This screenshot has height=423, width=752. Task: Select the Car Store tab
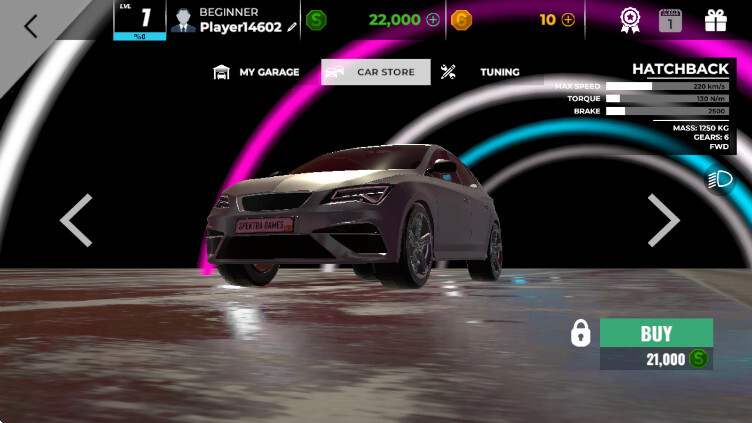[375, 72]
